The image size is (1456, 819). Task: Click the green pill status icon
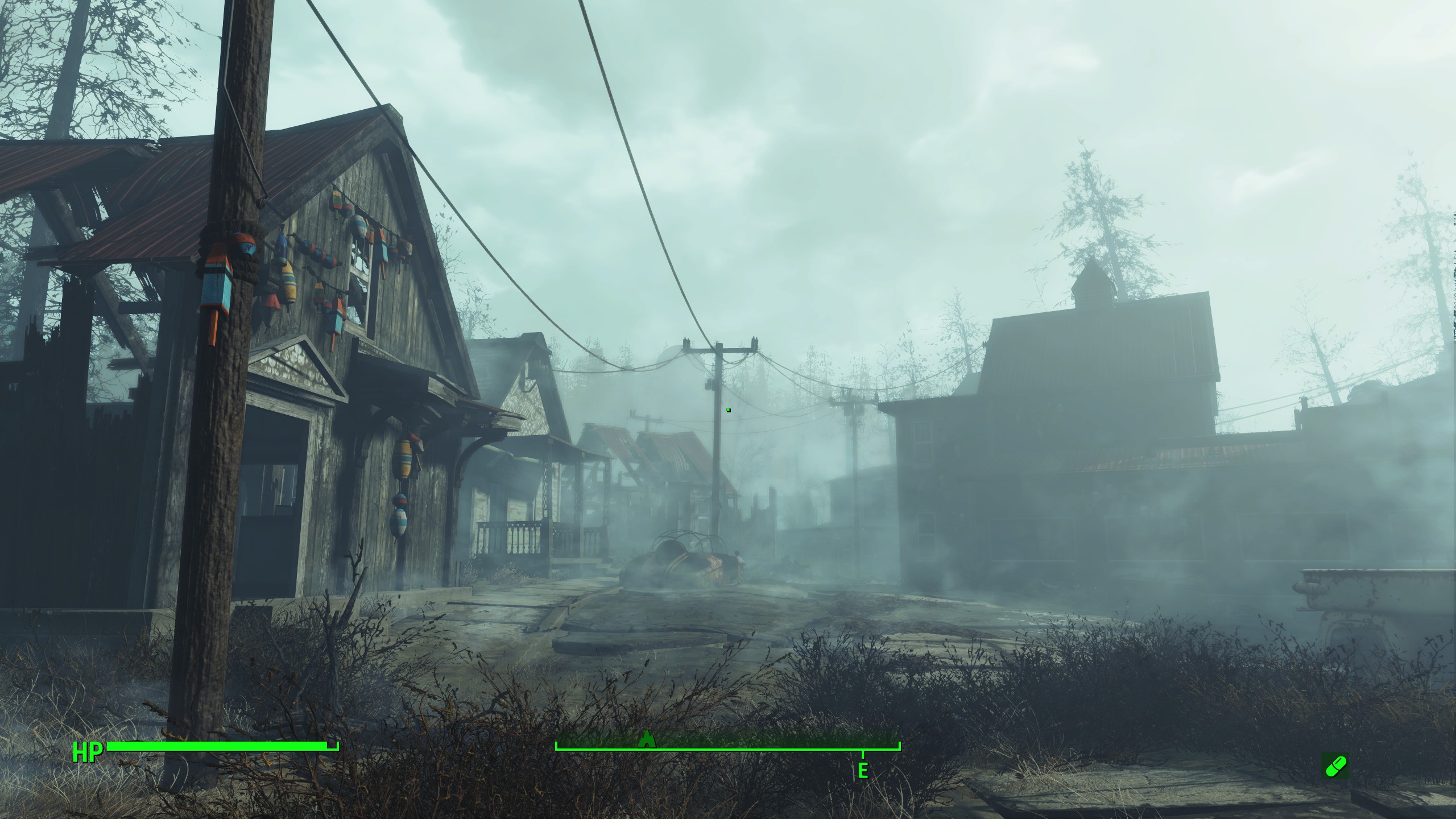click(x=1334, y=766)
